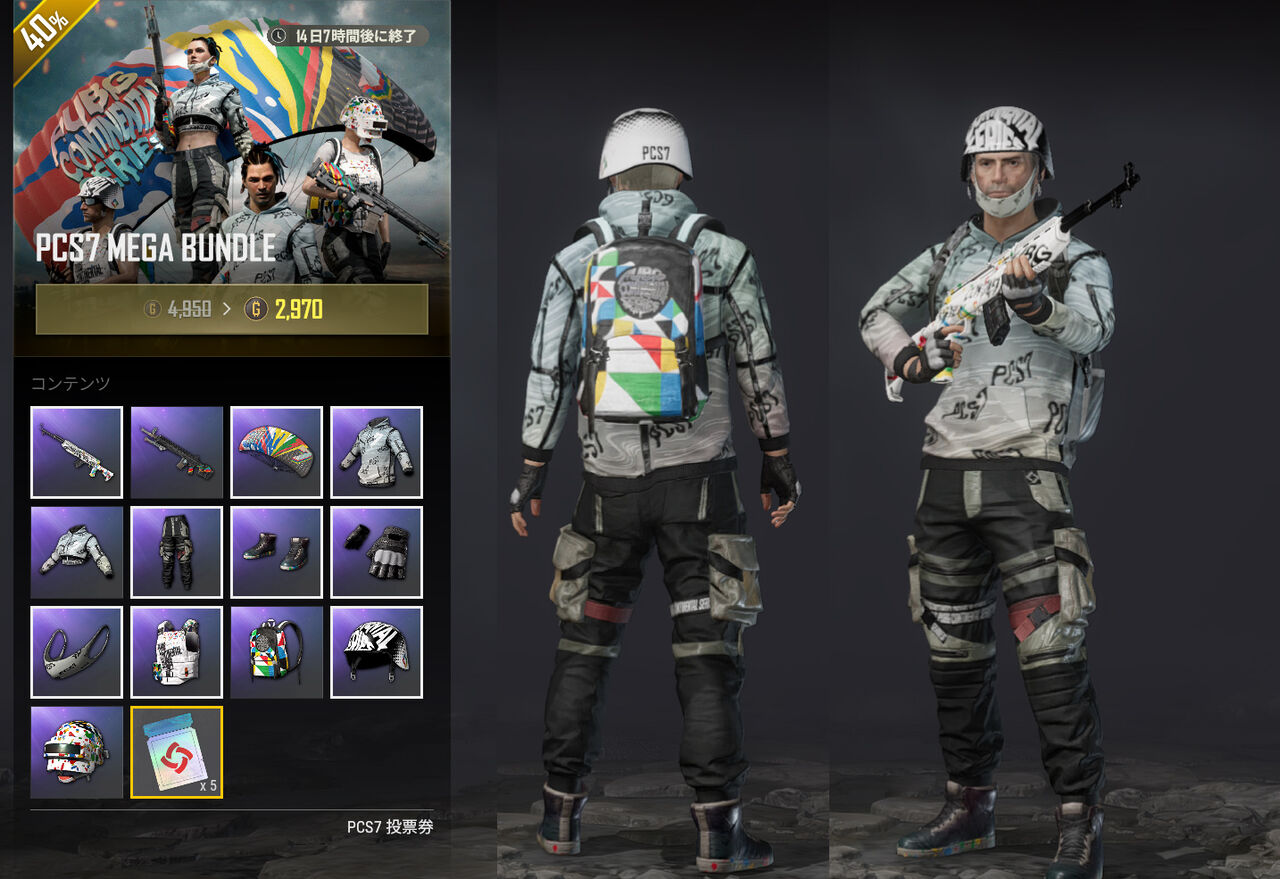Select the black PCS7 cargo pants icon
This screenshot has width=1280, height=879.
(176, 551)
